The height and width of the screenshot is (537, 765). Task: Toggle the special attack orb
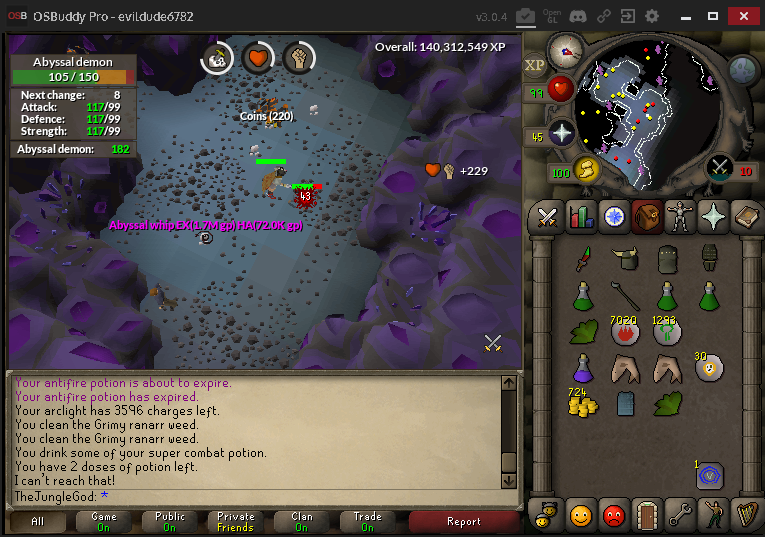pos(720,168)
